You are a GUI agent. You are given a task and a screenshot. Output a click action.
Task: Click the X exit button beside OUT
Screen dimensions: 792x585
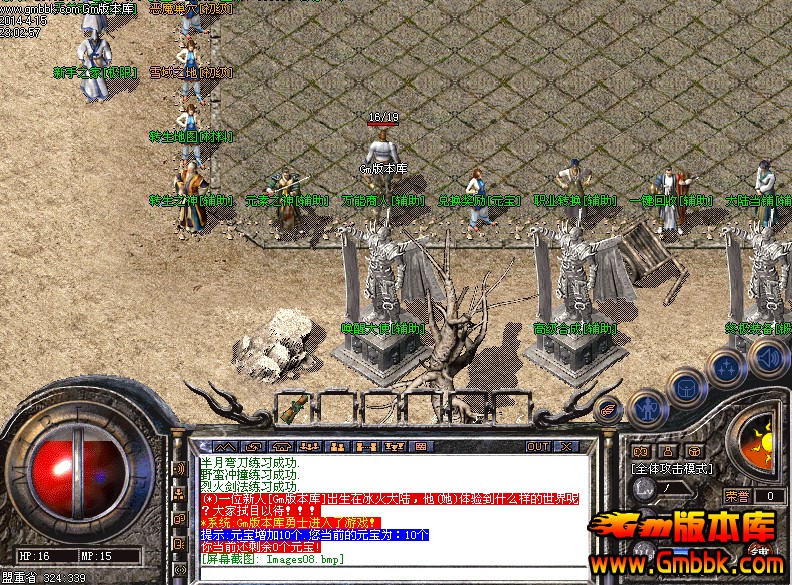565,446
